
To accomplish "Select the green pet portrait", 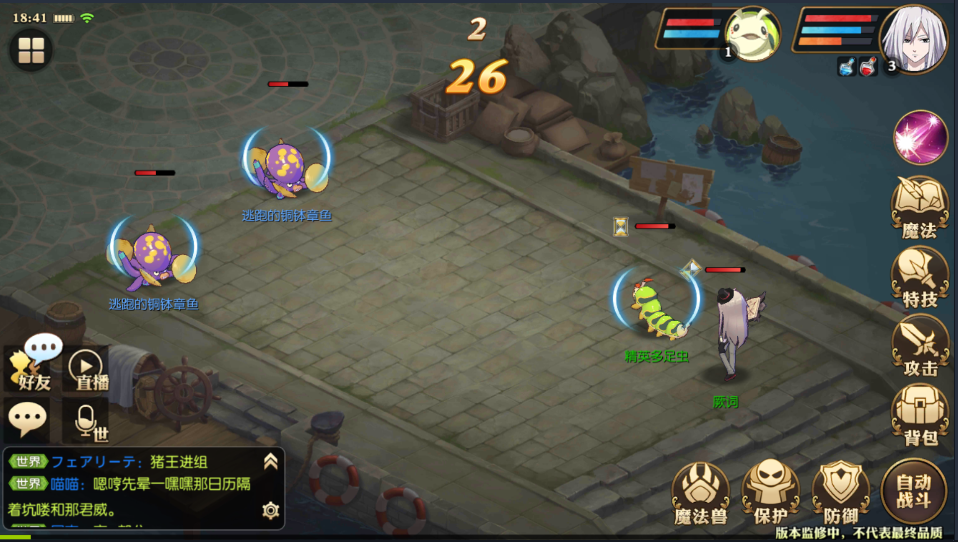I will click(x=753, y=35).
